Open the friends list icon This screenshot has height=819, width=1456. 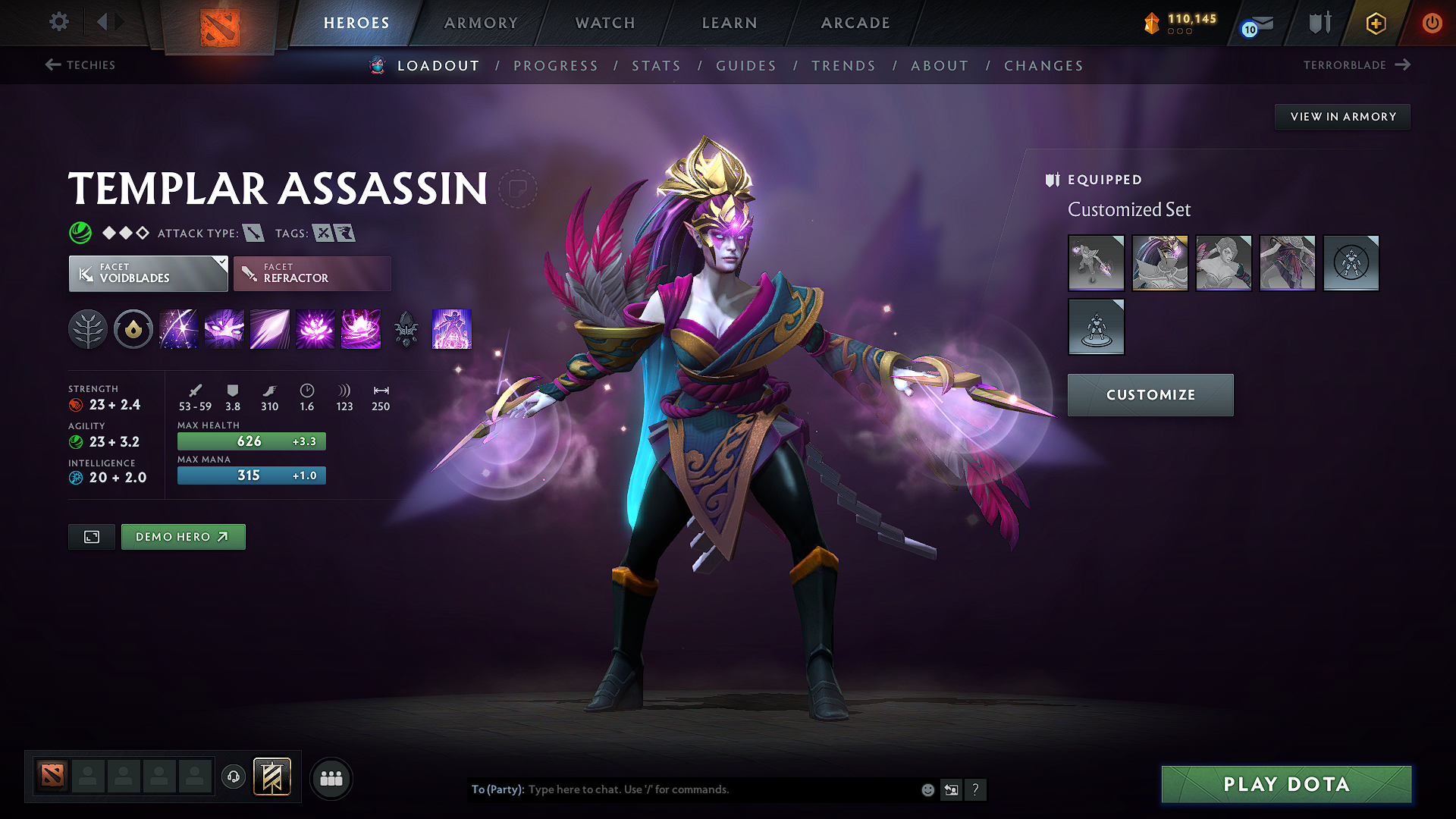[x=330, y=777]
